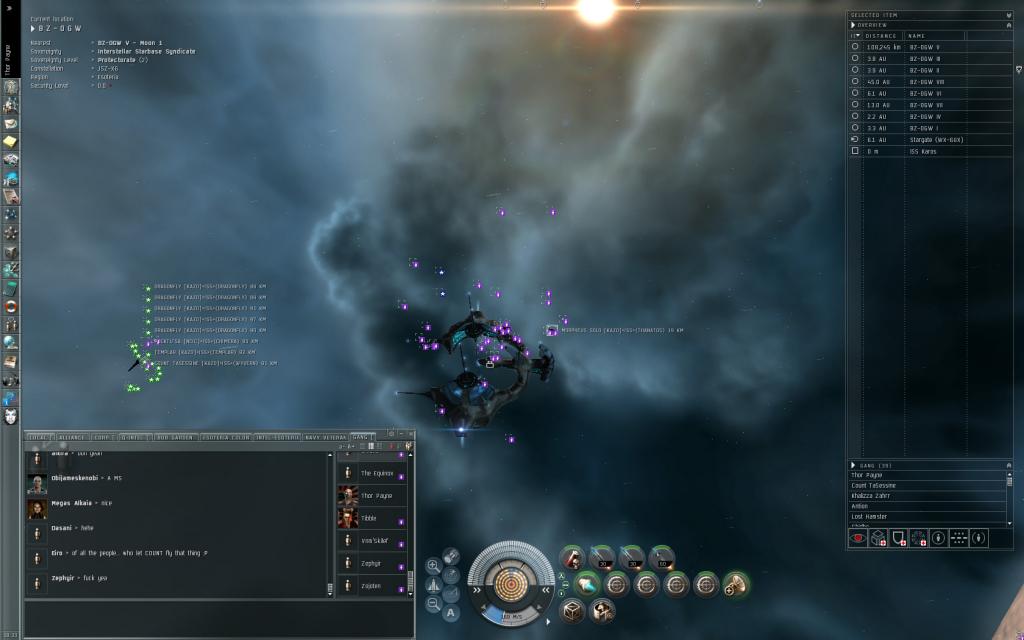Switch to the Alliance chat tab
The image size is (1024, 640).
tap(72, 437)
